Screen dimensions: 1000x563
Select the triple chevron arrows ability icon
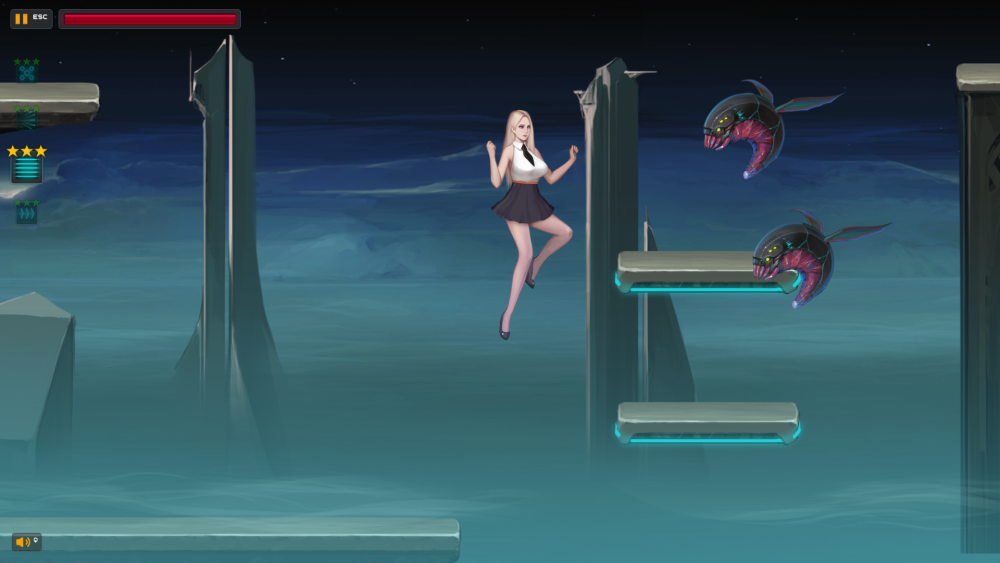point(27,214)
